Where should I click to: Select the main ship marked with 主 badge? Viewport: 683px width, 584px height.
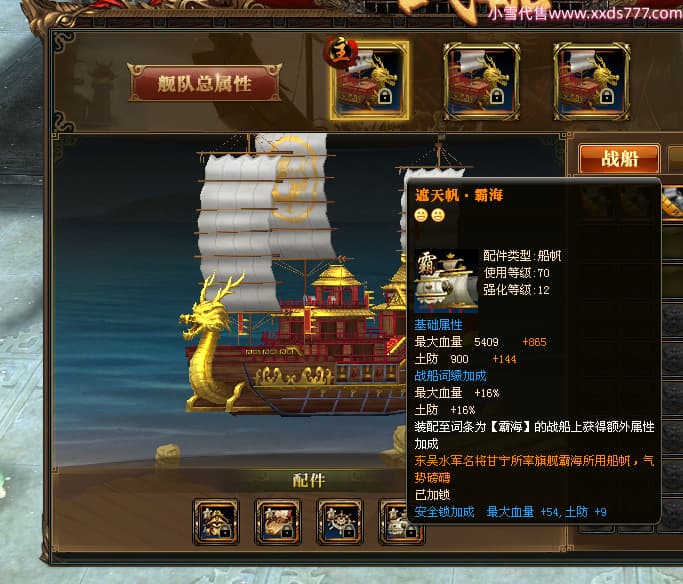(369, 81)
